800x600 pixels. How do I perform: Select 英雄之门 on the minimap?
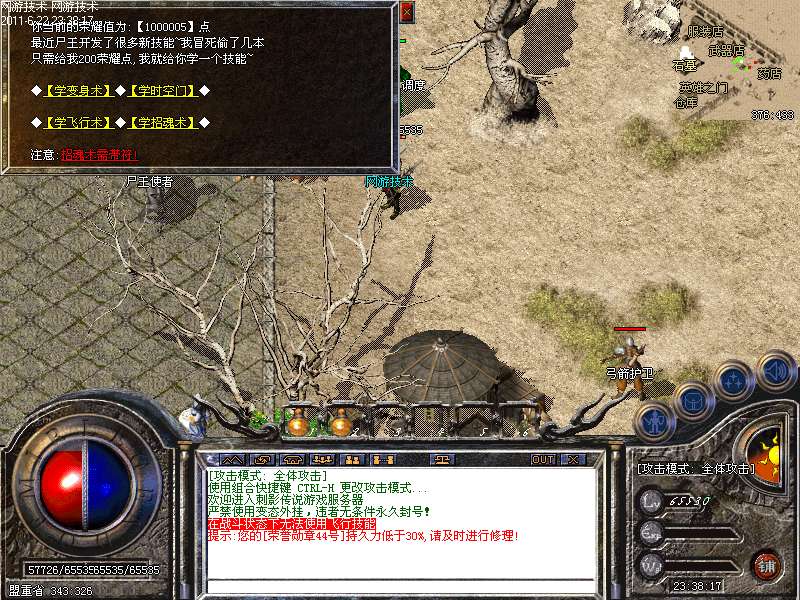pyautogui.click(x=704, y=87)
